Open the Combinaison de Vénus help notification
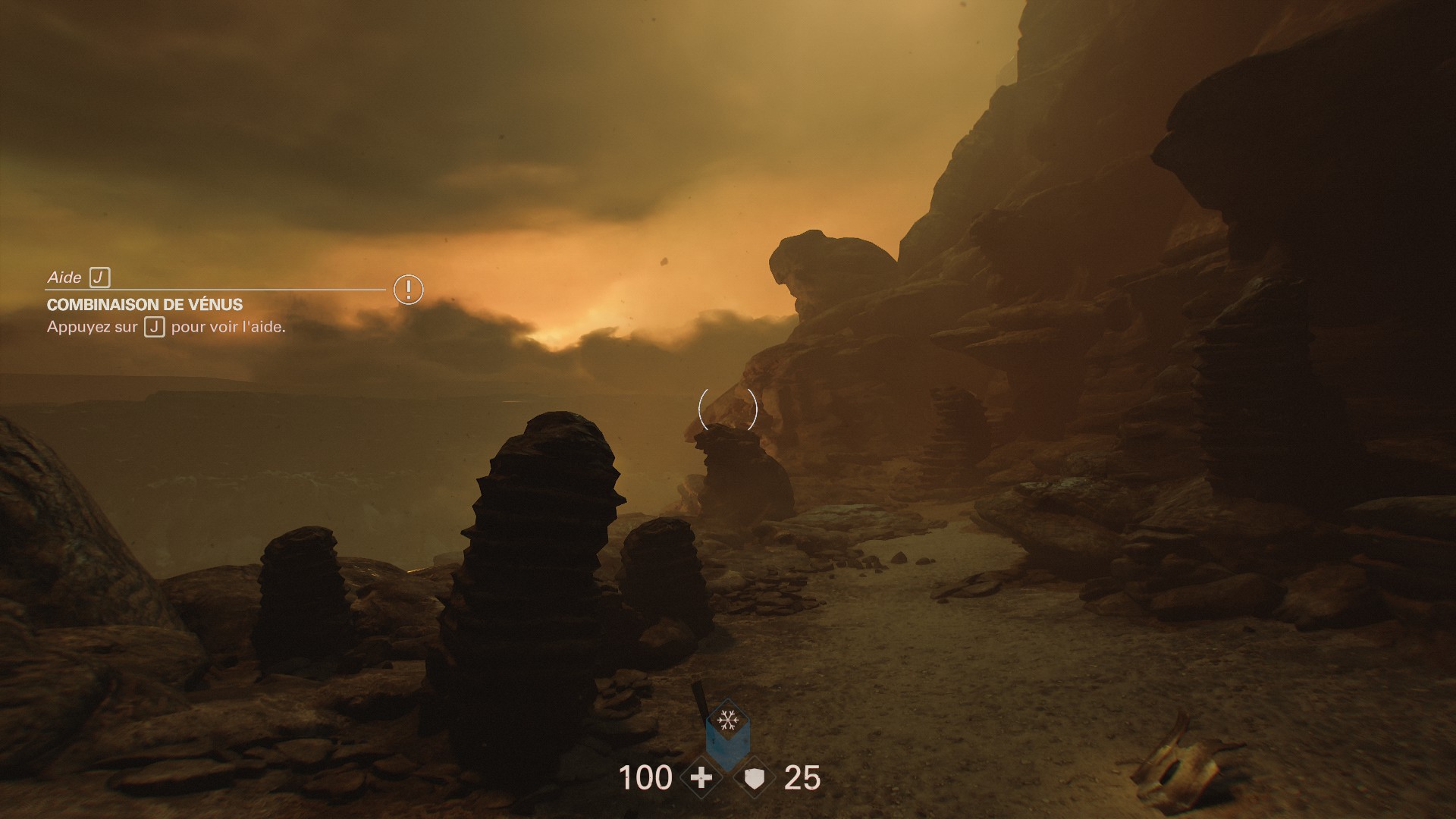 click(x=145, y=305)
